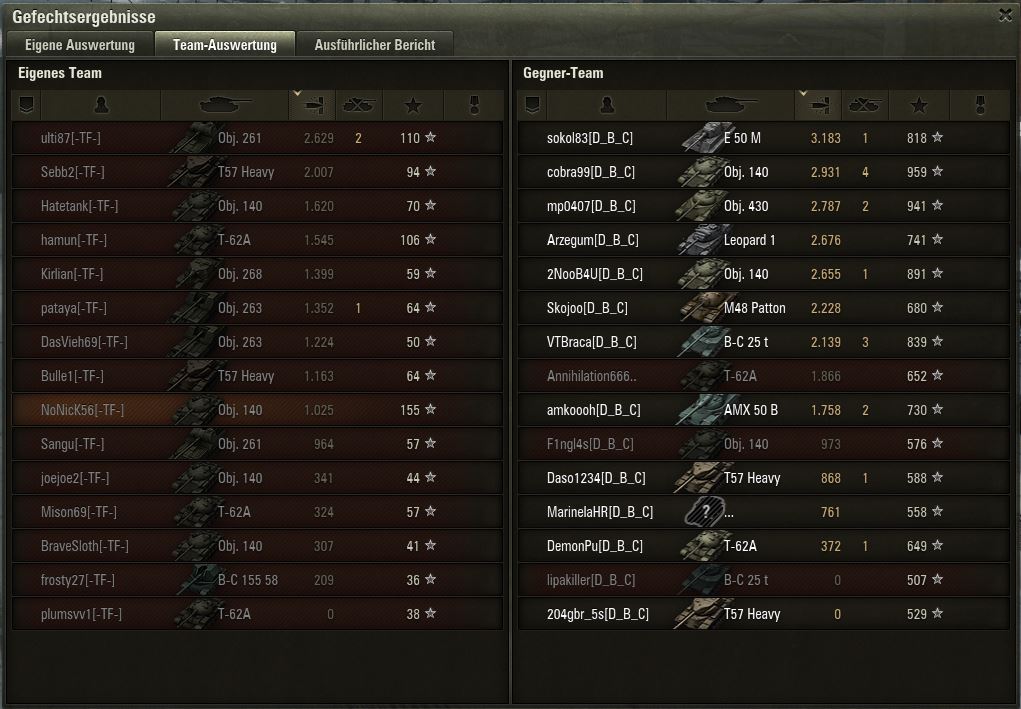
Task: Select the Arzegum Leopard 1 row
Action: click(763, 240)
